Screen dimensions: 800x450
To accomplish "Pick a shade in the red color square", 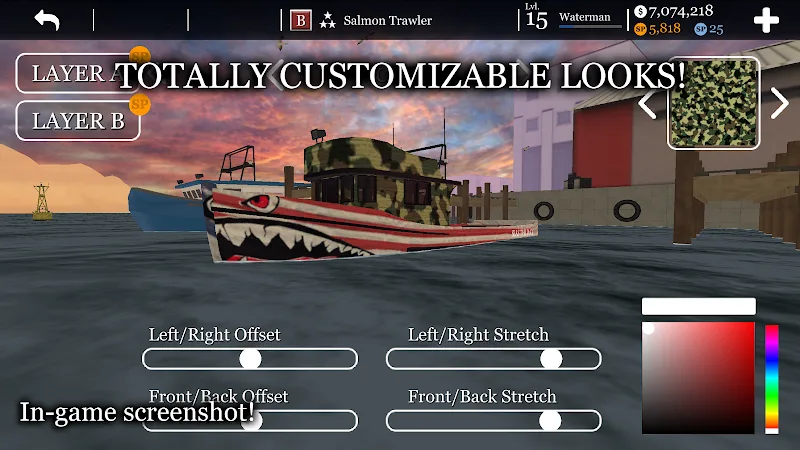I will click(x=698, y=377).
